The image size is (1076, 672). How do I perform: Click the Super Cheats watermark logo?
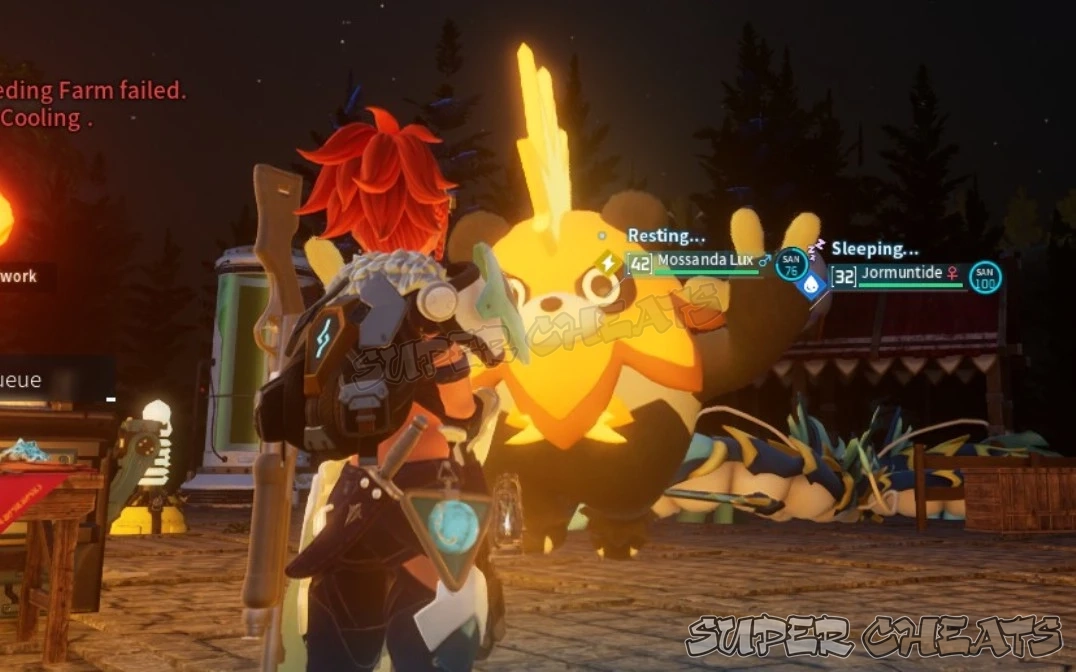[x=874, y=636]
